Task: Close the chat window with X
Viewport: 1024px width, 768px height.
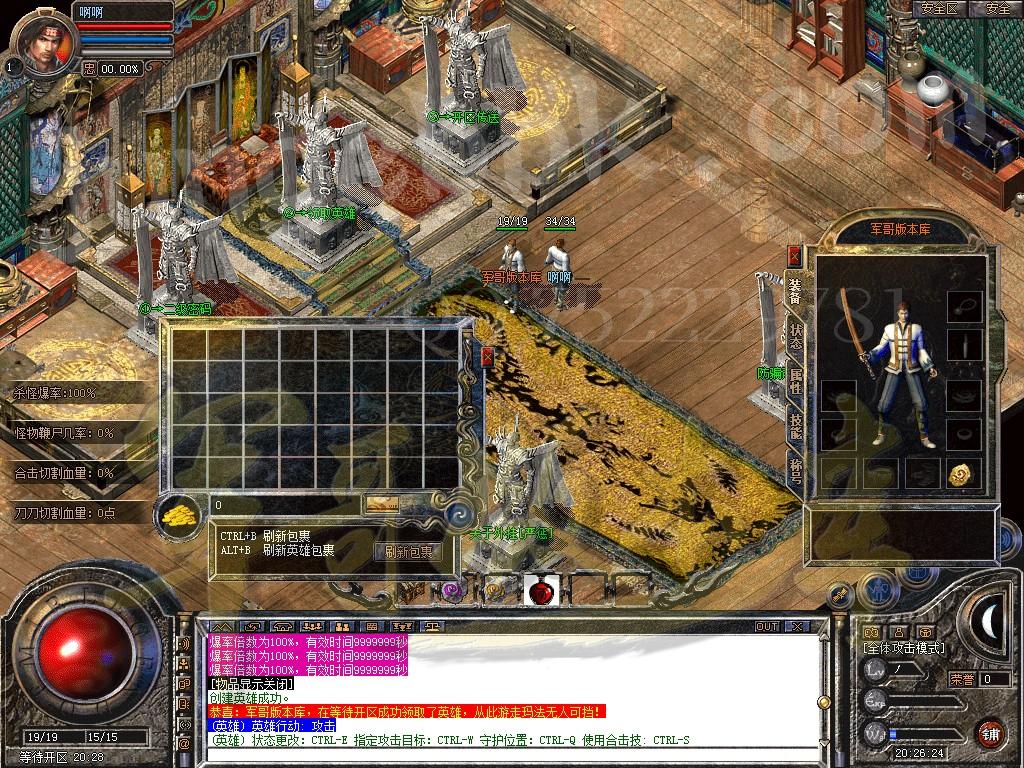Action: 796,627
